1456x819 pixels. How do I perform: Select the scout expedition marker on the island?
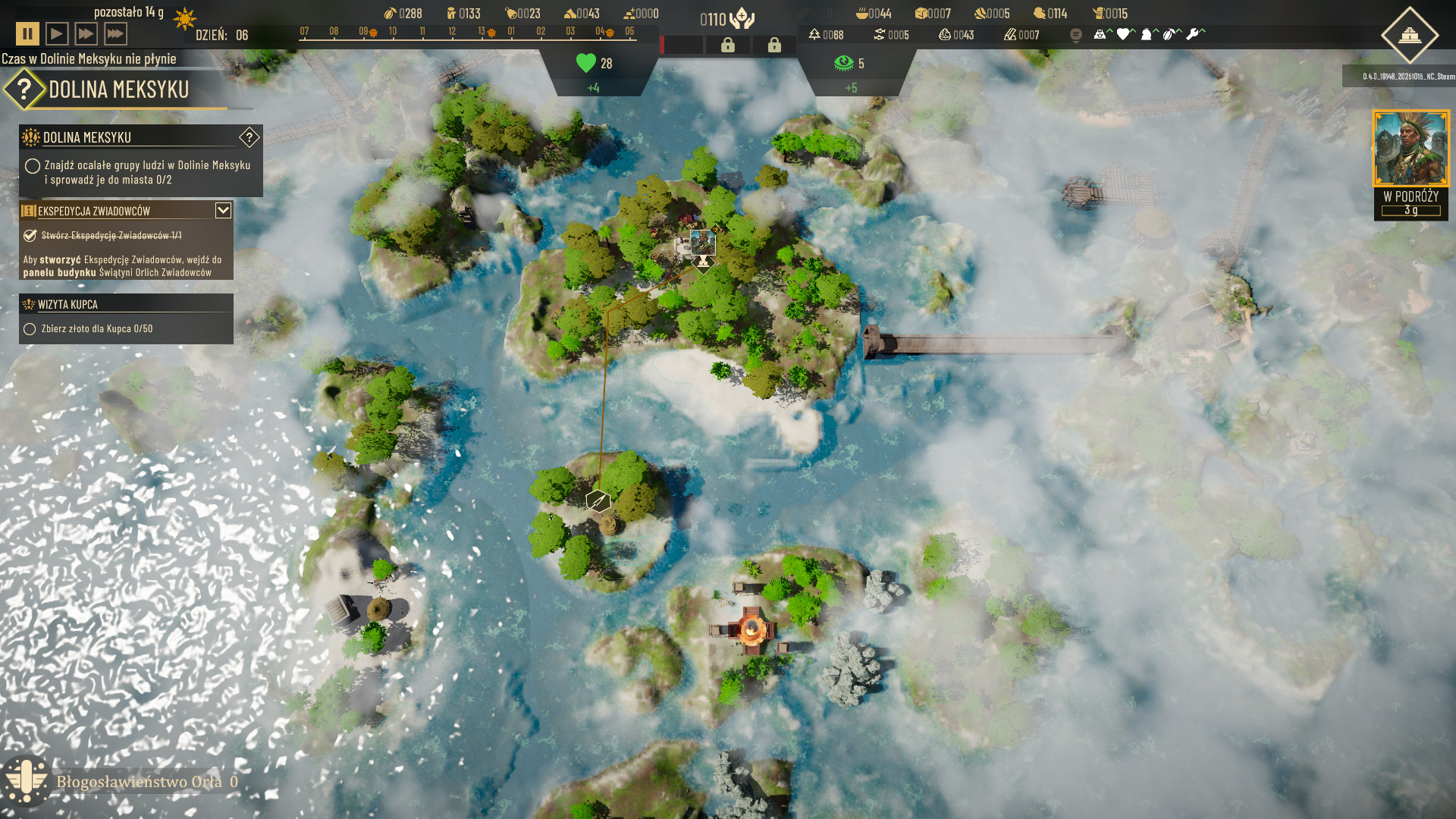(x=703, y=243)
